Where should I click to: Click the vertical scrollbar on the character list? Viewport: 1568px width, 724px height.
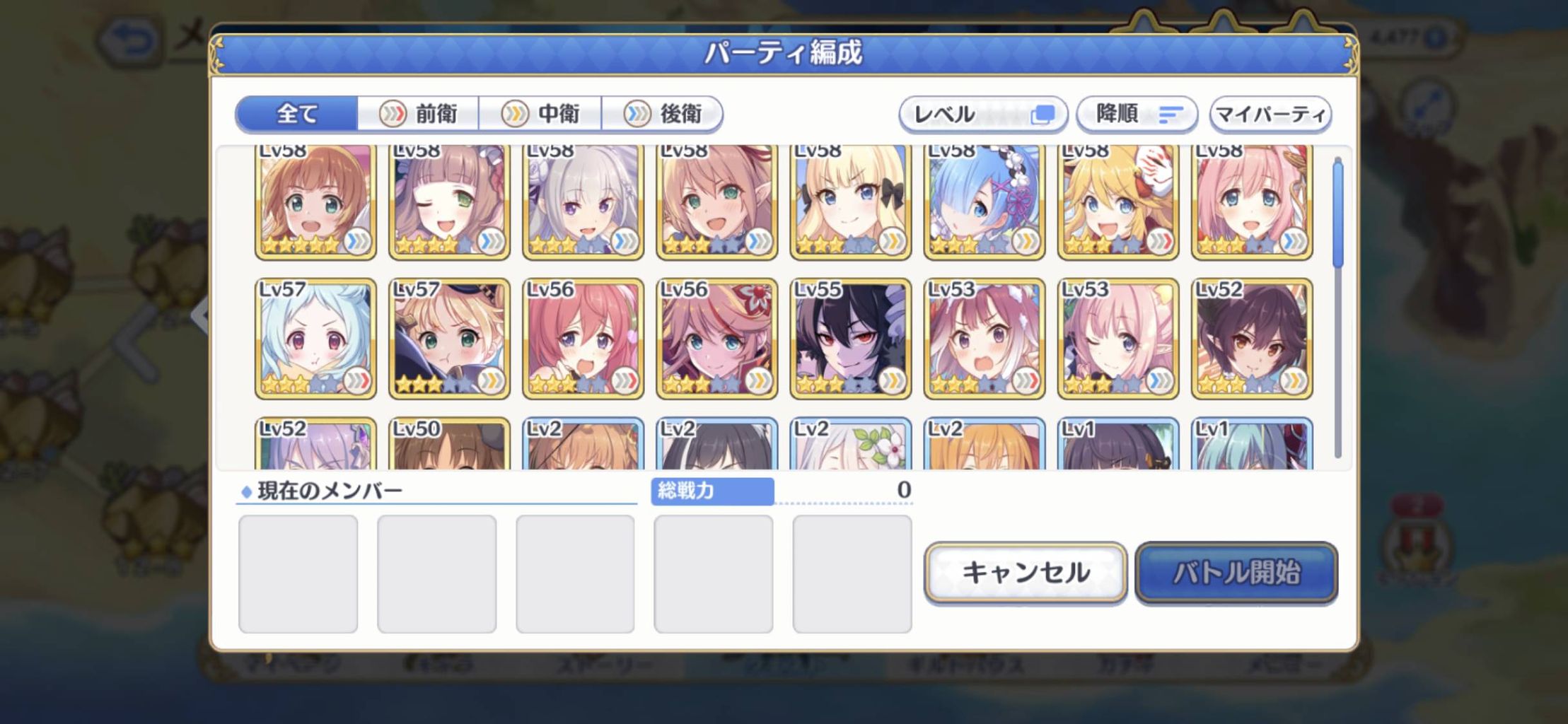(1337, 212)
